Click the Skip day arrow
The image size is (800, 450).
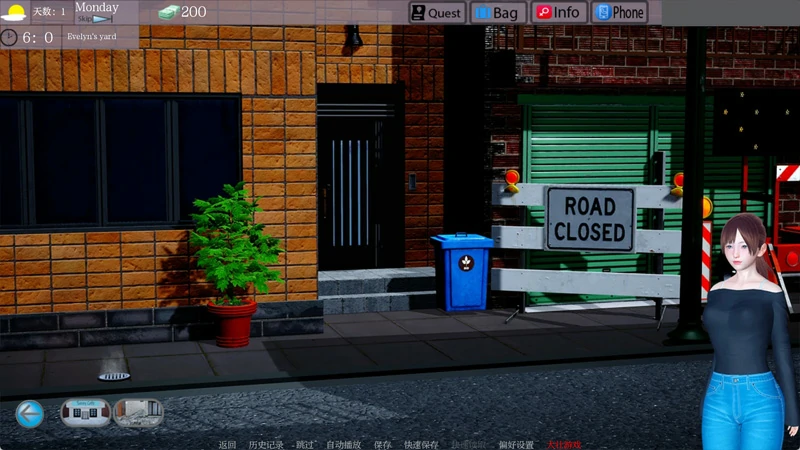click(97, 19)
